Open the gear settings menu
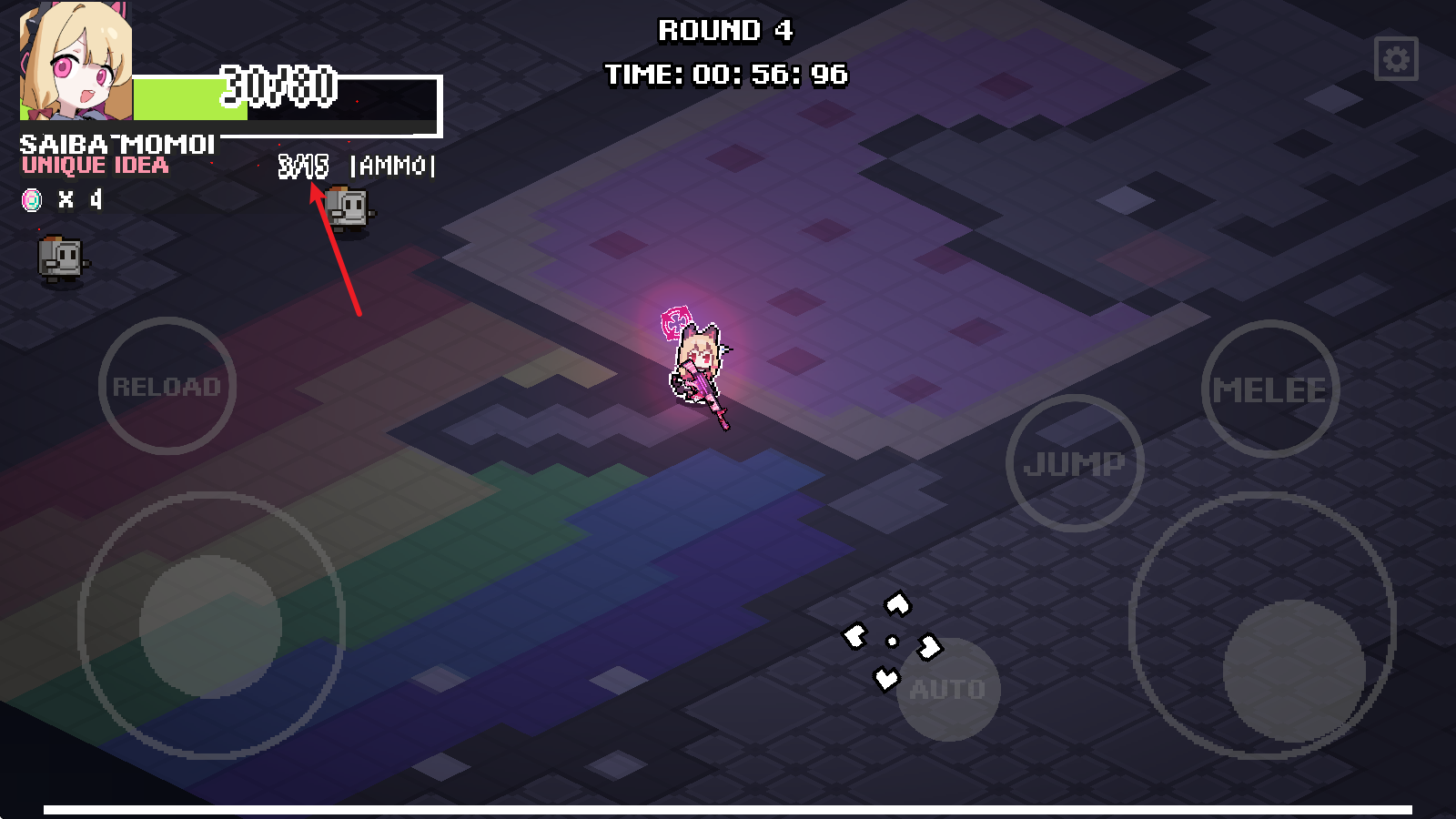 (1396, 59)
